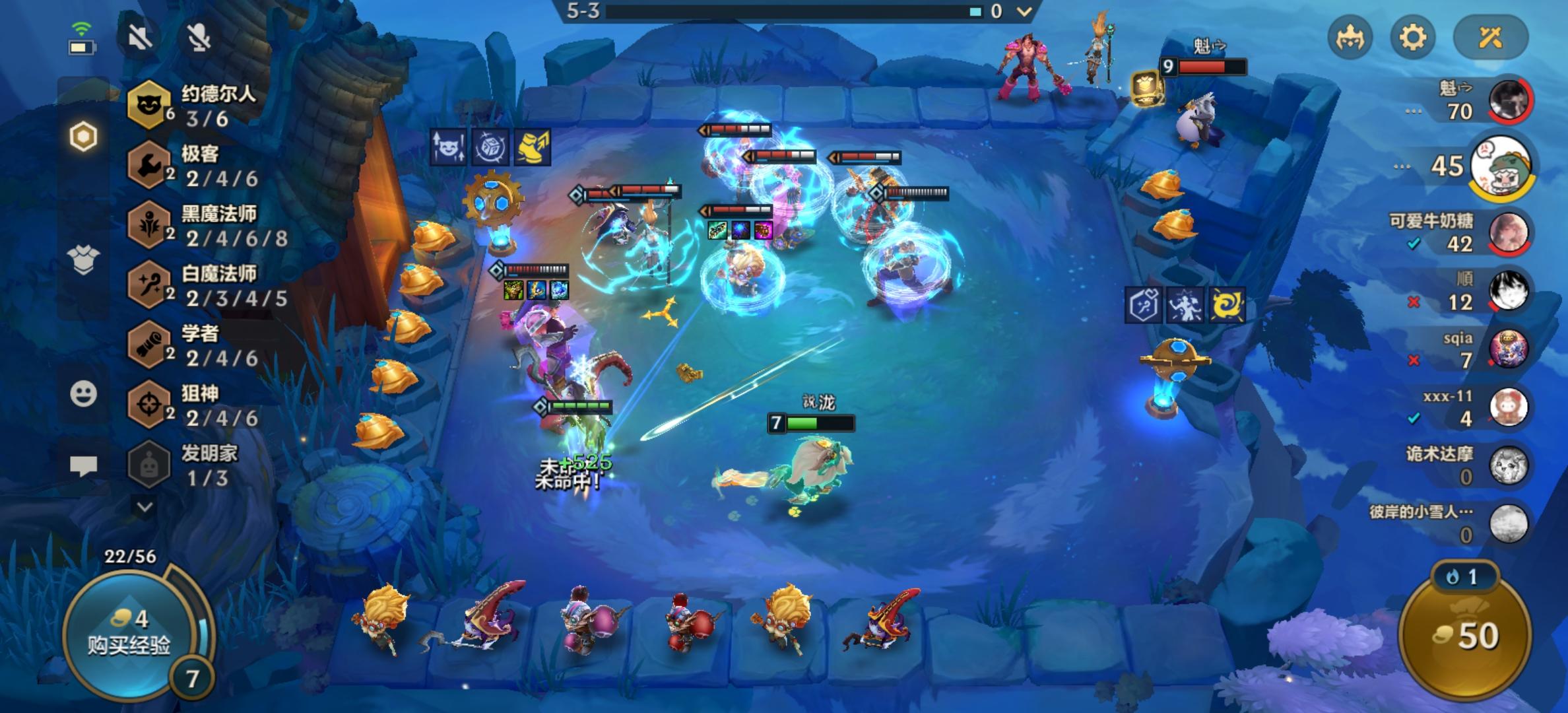This screenshot has width=1568, height=713.
Task: Click the Wi-Fi status indicator top left
Action: tap(82, 28)
